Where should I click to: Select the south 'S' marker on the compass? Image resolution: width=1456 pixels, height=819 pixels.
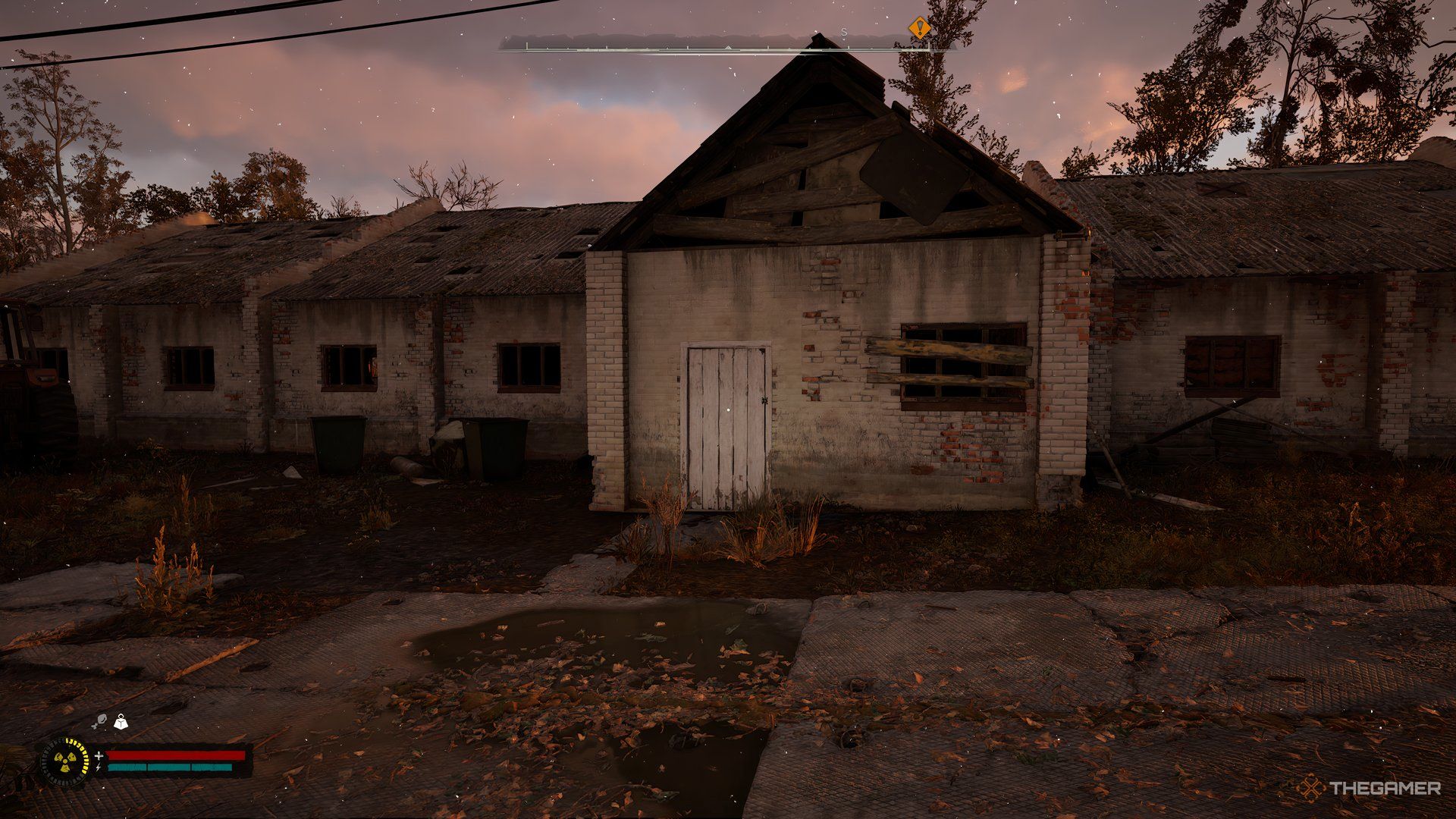844,33
